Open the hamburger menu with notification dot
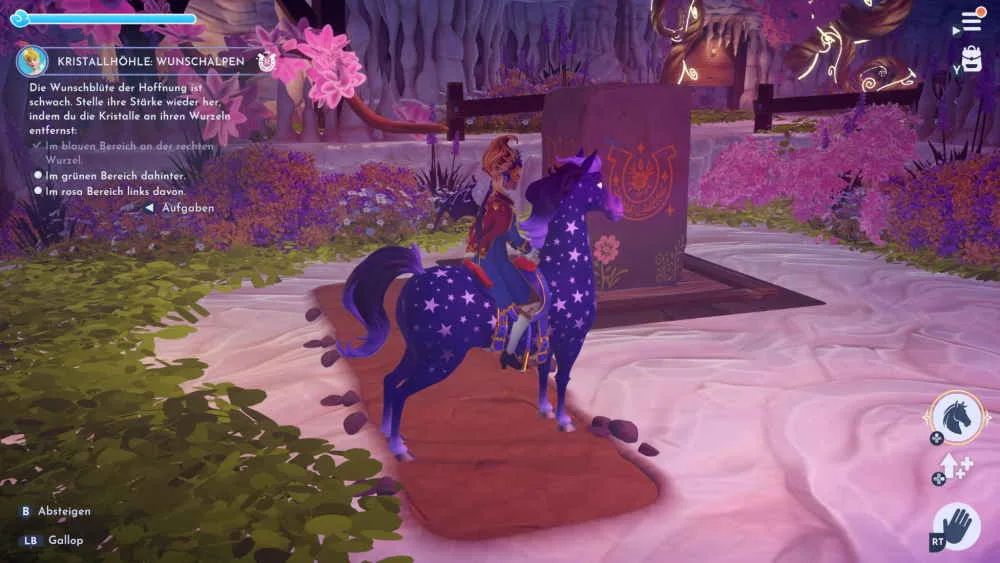Image resolution: width=1000 pixels, height=563 pixels. point(971,21)
